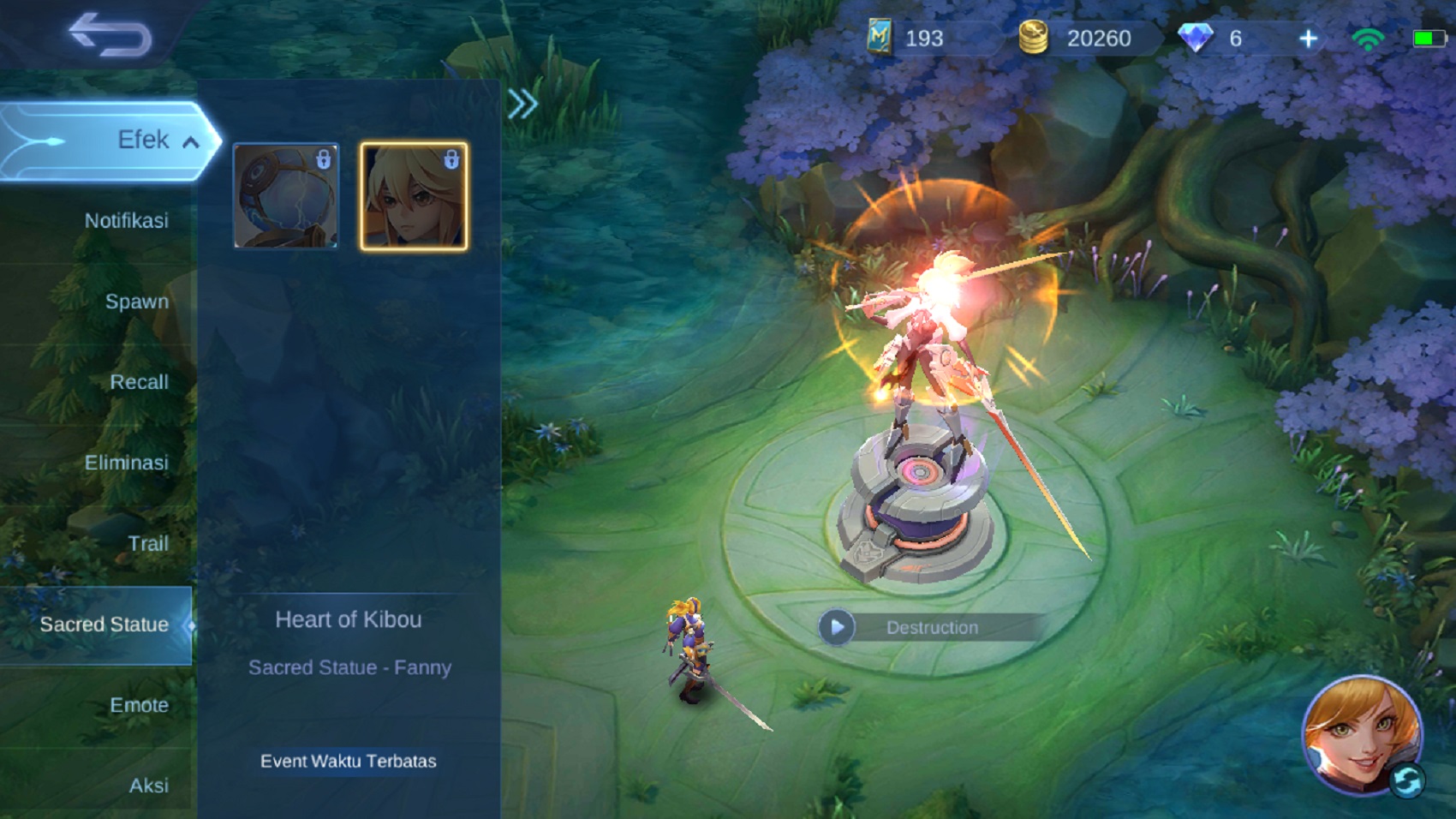This screenshot has height=819, width=1456.
Task: Enable the Trail effects category
Action: tap(148, 543)
